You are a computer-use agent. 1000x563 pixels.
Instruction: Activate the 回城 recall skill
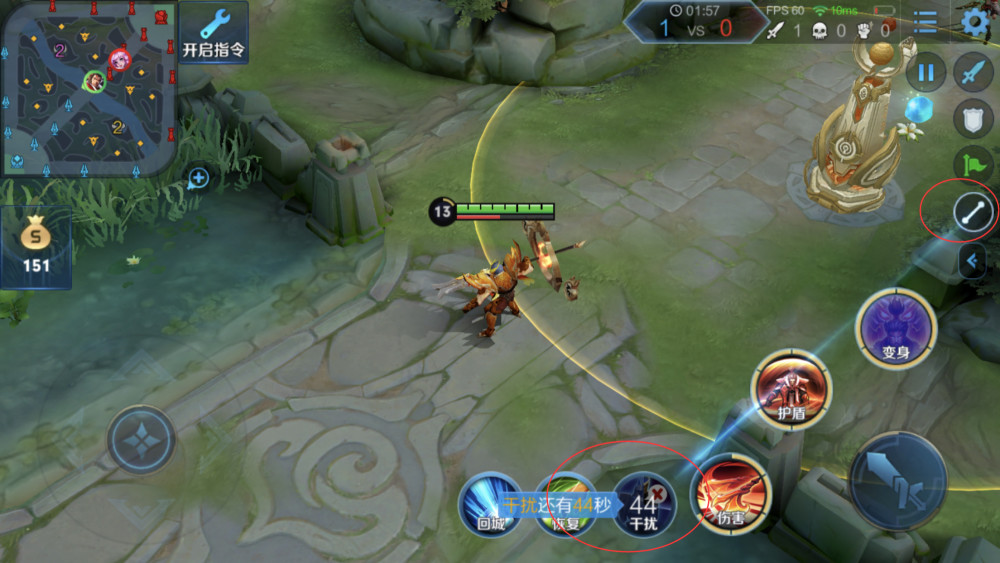click(490, 503)
